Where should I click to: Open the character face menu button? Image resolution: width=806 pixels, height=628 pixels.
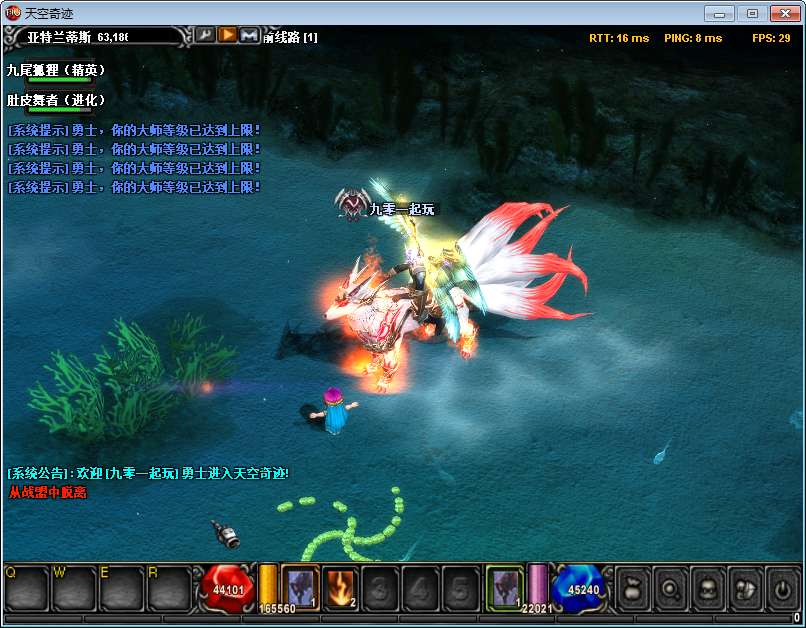click(707, 588)
